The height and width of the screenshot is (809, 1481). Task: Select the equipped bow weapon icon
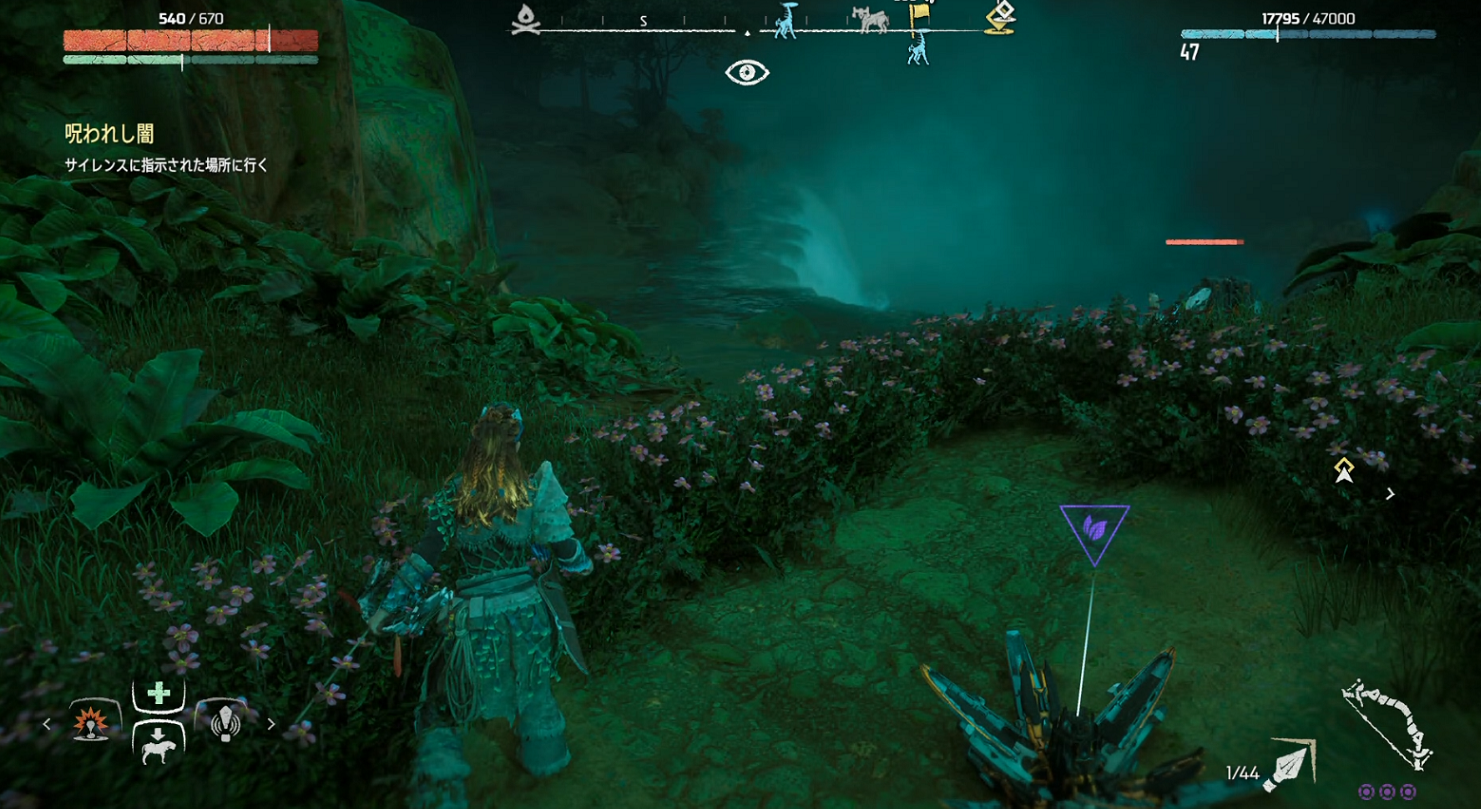tap(1387, 723)
